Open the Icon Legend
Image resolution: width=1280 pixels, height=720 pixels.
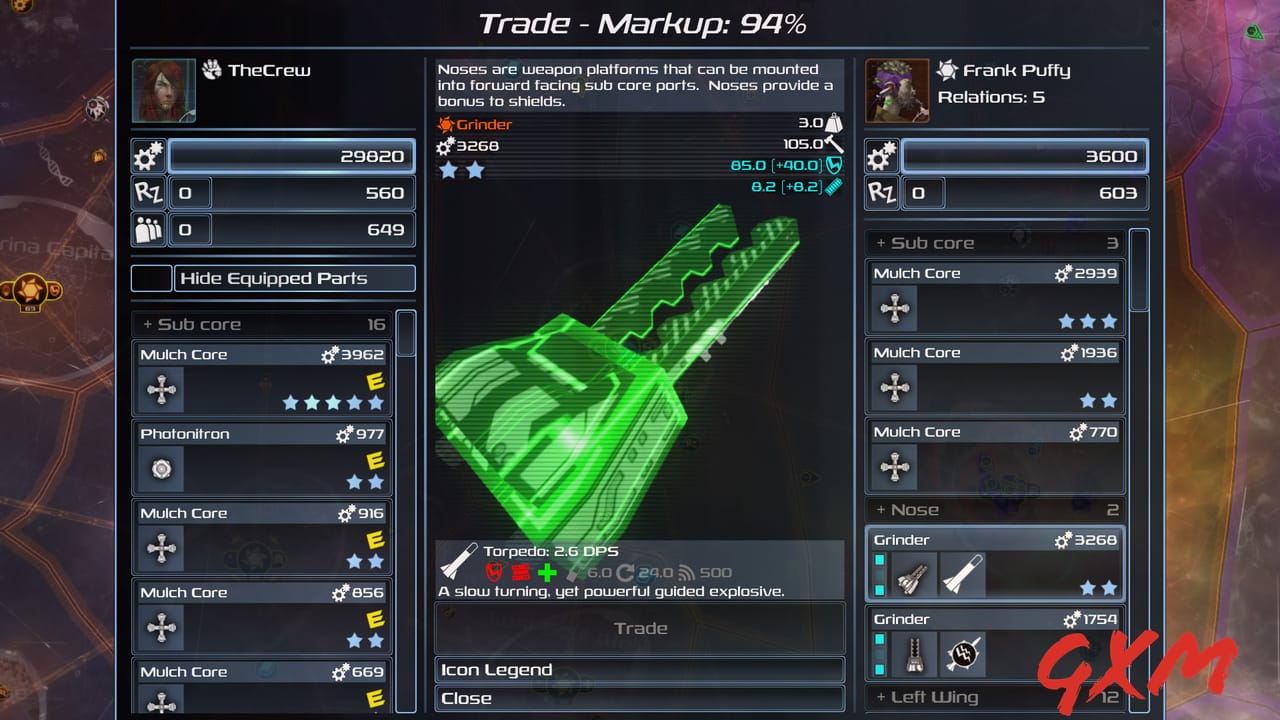(x=640, y=669)
